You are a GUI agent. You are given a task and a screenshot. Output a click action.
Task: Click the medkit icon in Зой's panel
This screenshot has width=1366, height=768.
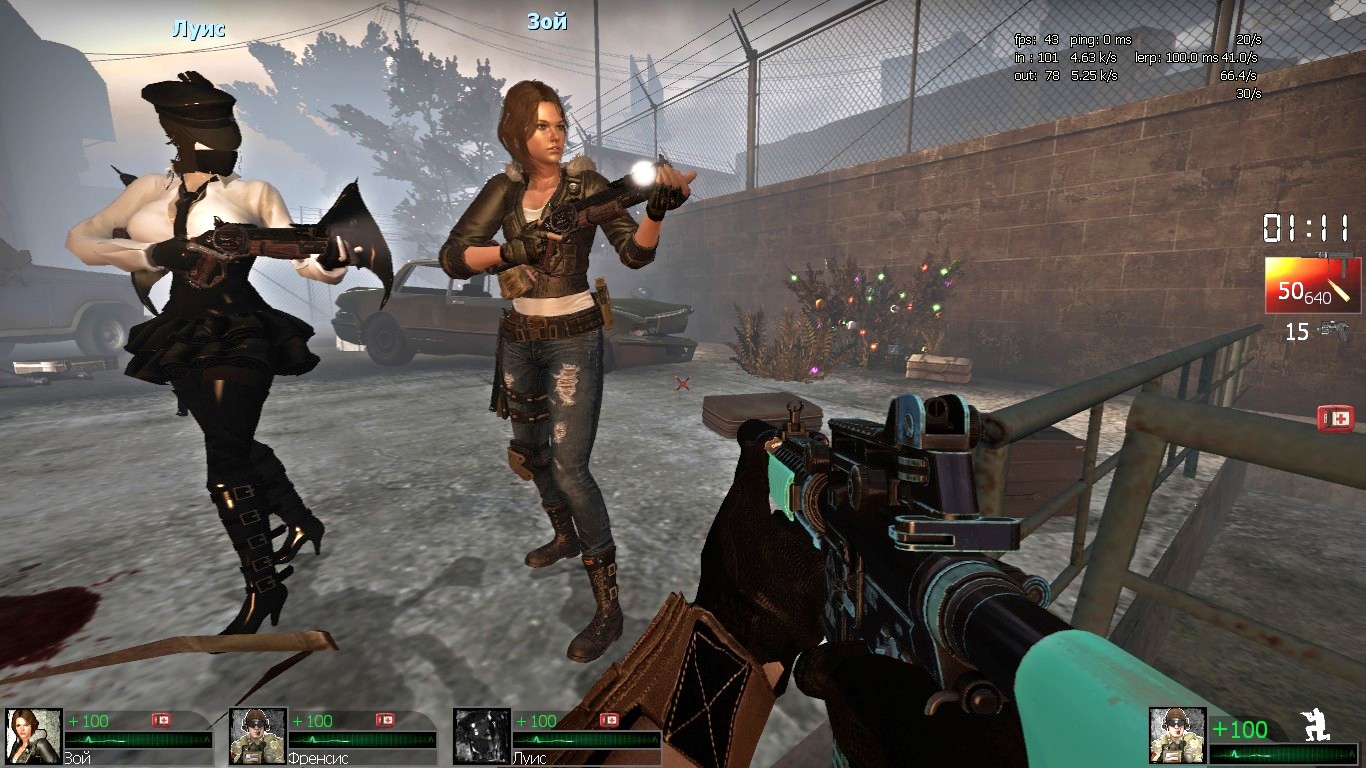click(161, 720)
